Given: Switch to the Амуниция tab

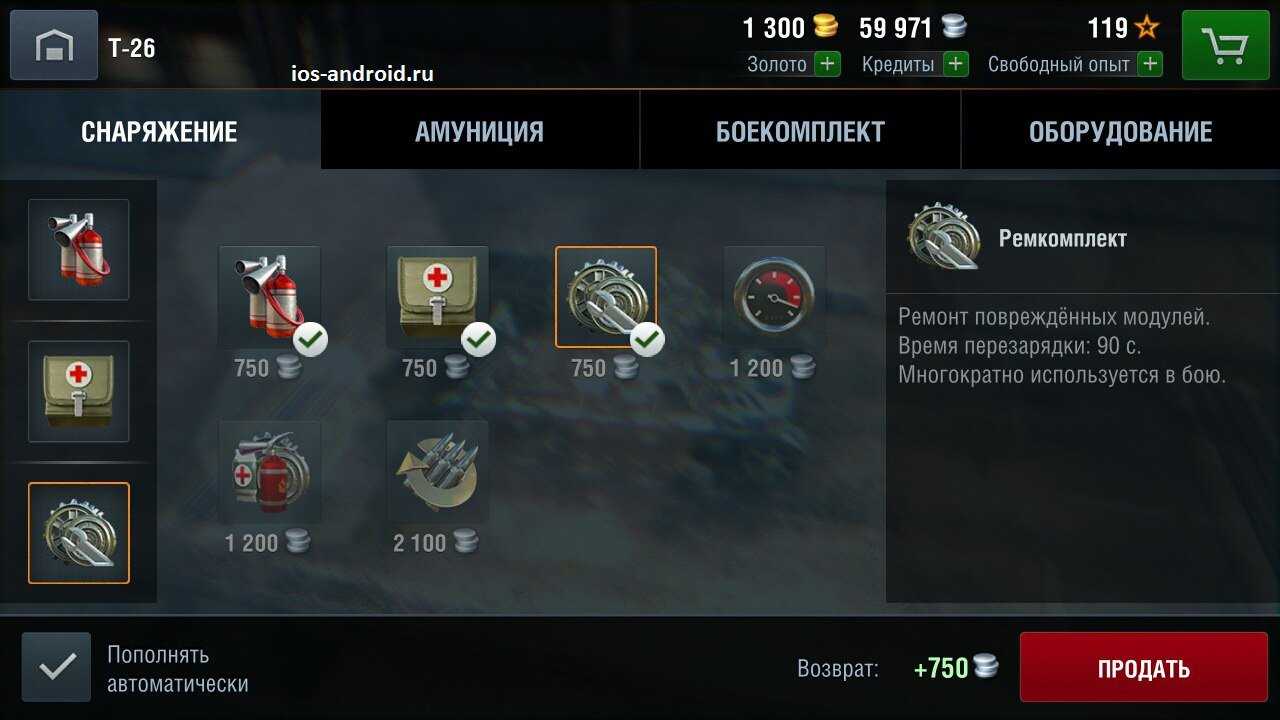Looking at the screenshot, I should coord(479,131).
